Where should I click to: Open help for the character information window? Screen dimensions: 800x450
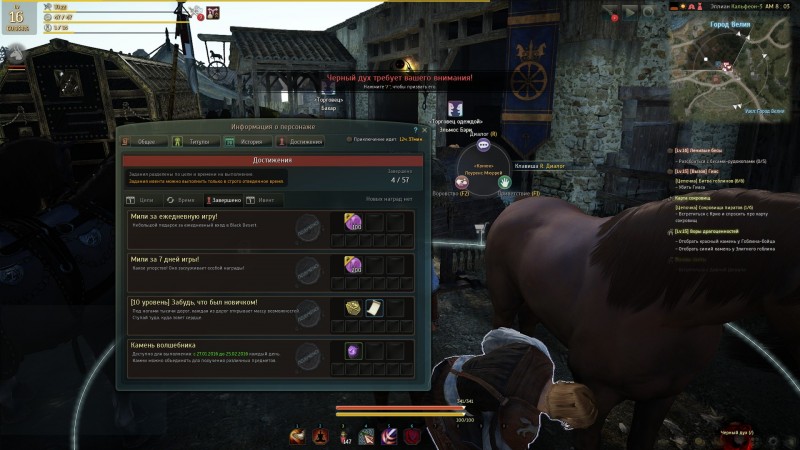414,129
